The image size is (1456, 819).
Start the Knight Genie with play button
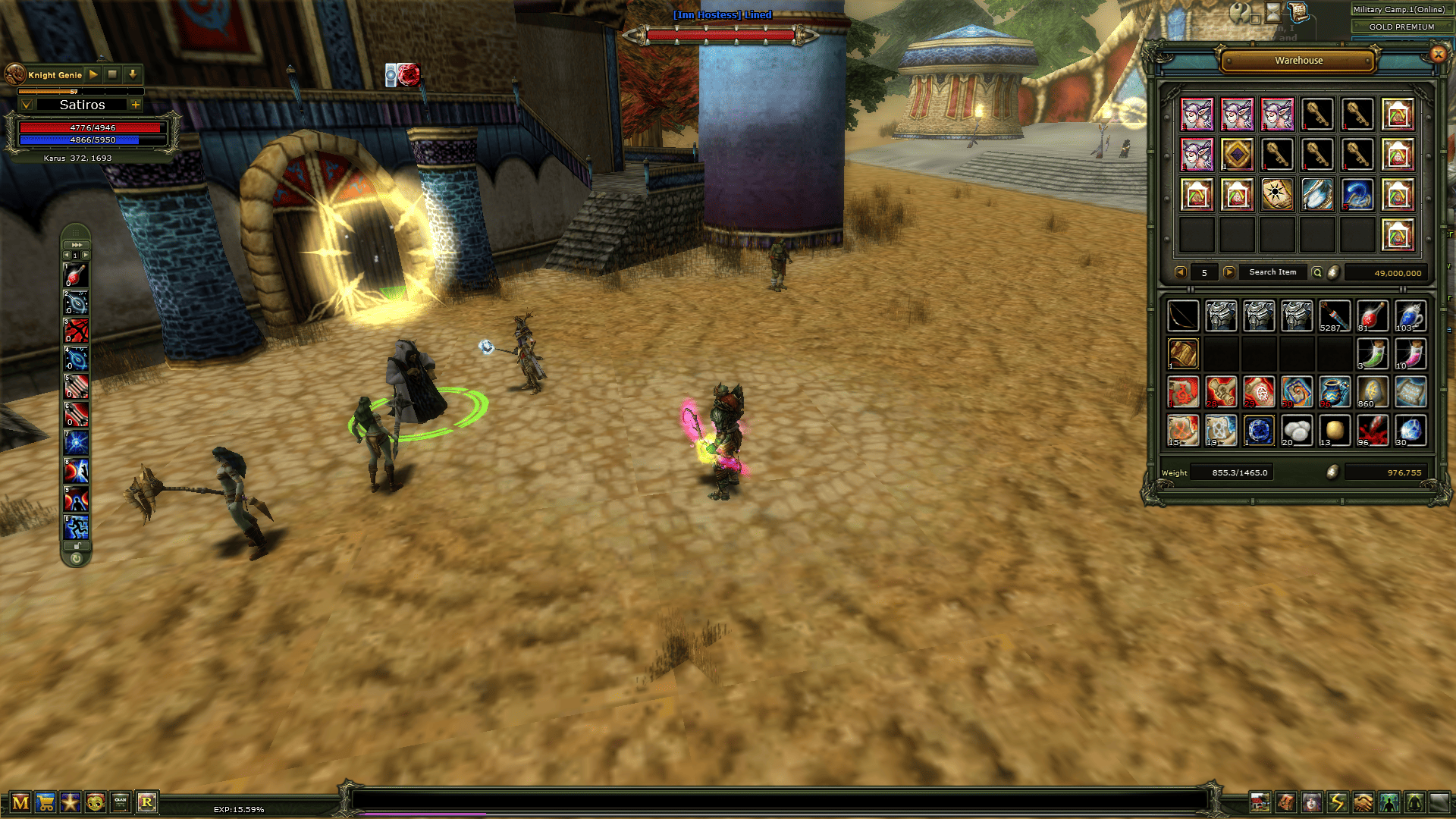point(93,74)
